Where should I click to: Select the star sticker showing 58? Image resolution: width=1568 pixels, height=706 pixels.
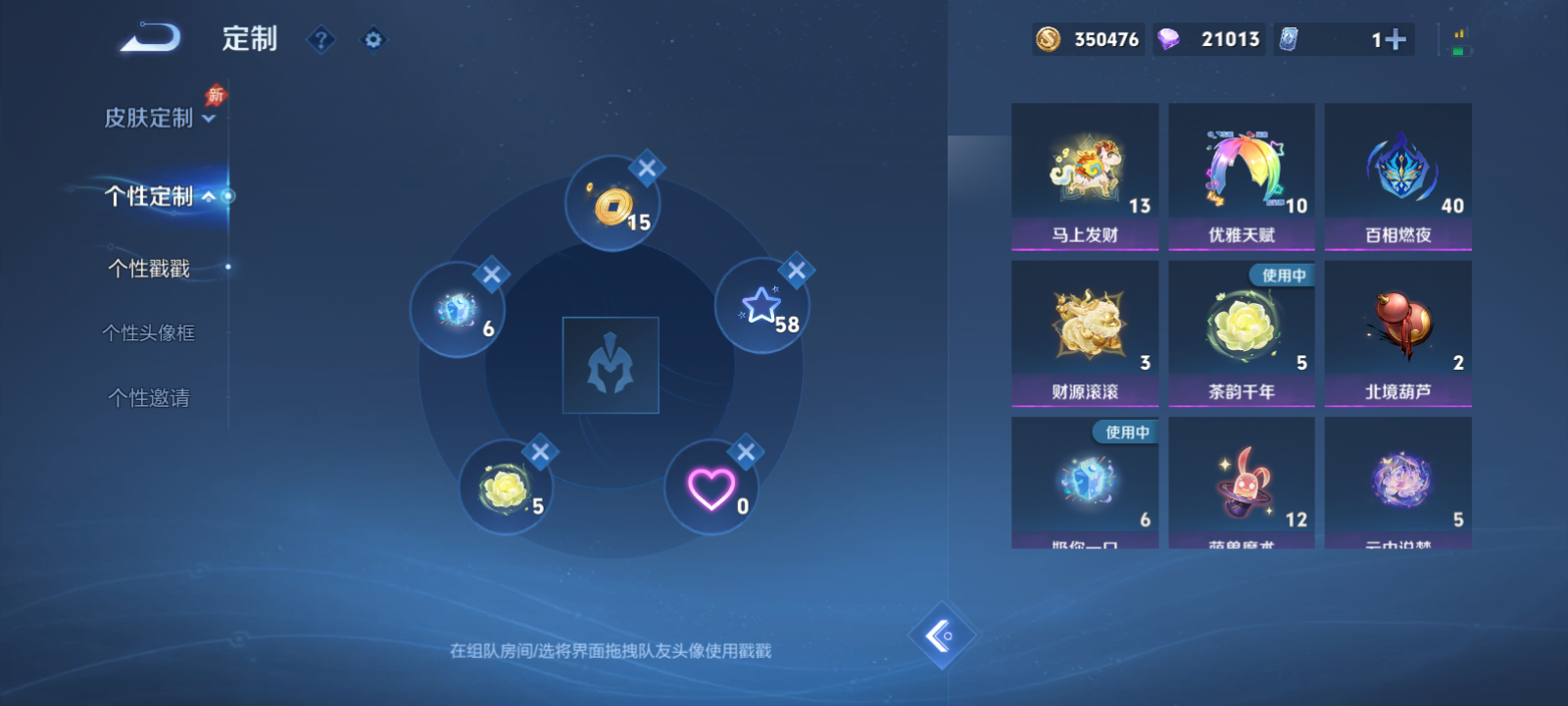coord(764,305)
